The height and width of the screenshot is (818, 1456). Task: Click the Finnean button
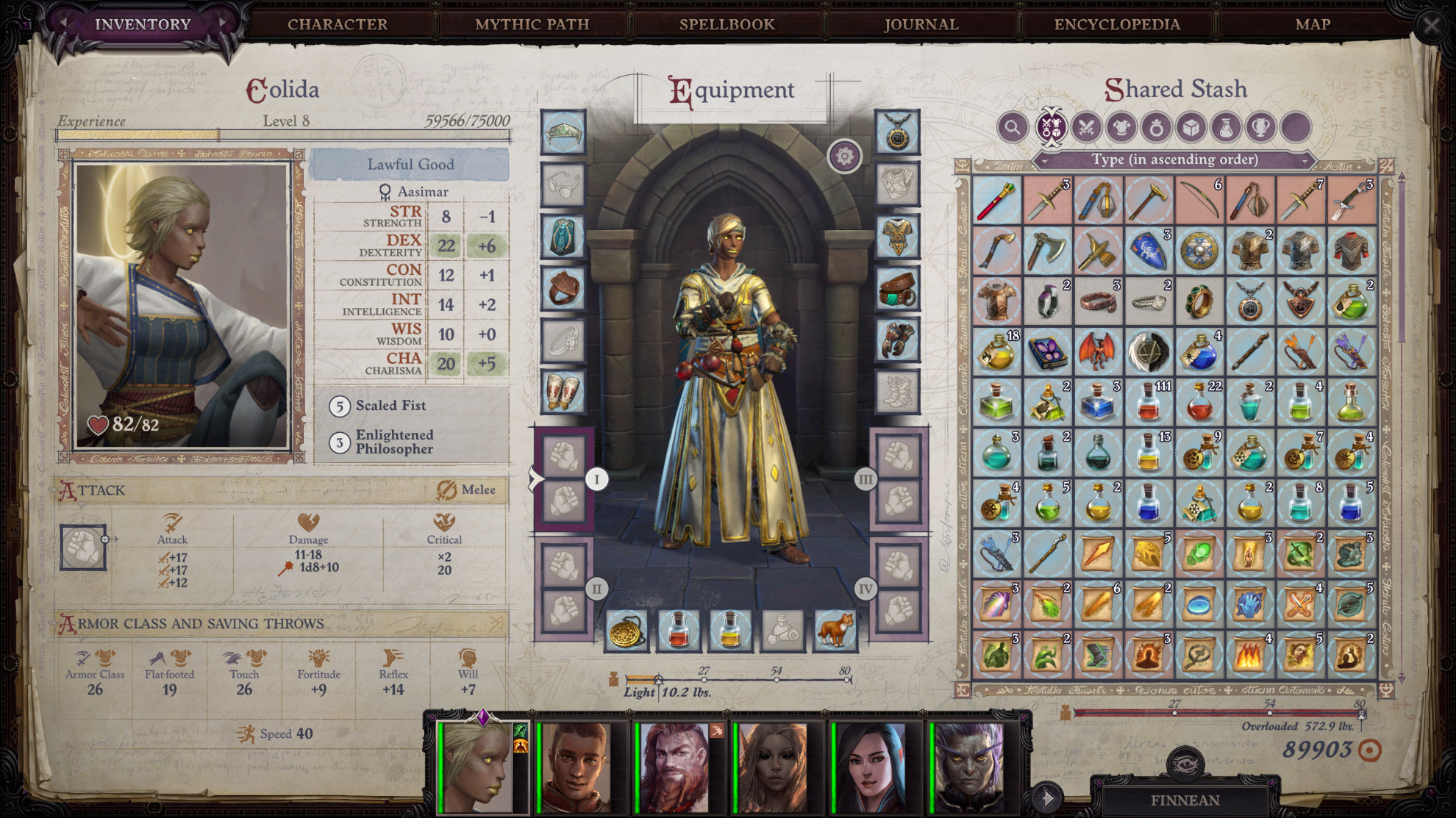(x=1185, y=800)
